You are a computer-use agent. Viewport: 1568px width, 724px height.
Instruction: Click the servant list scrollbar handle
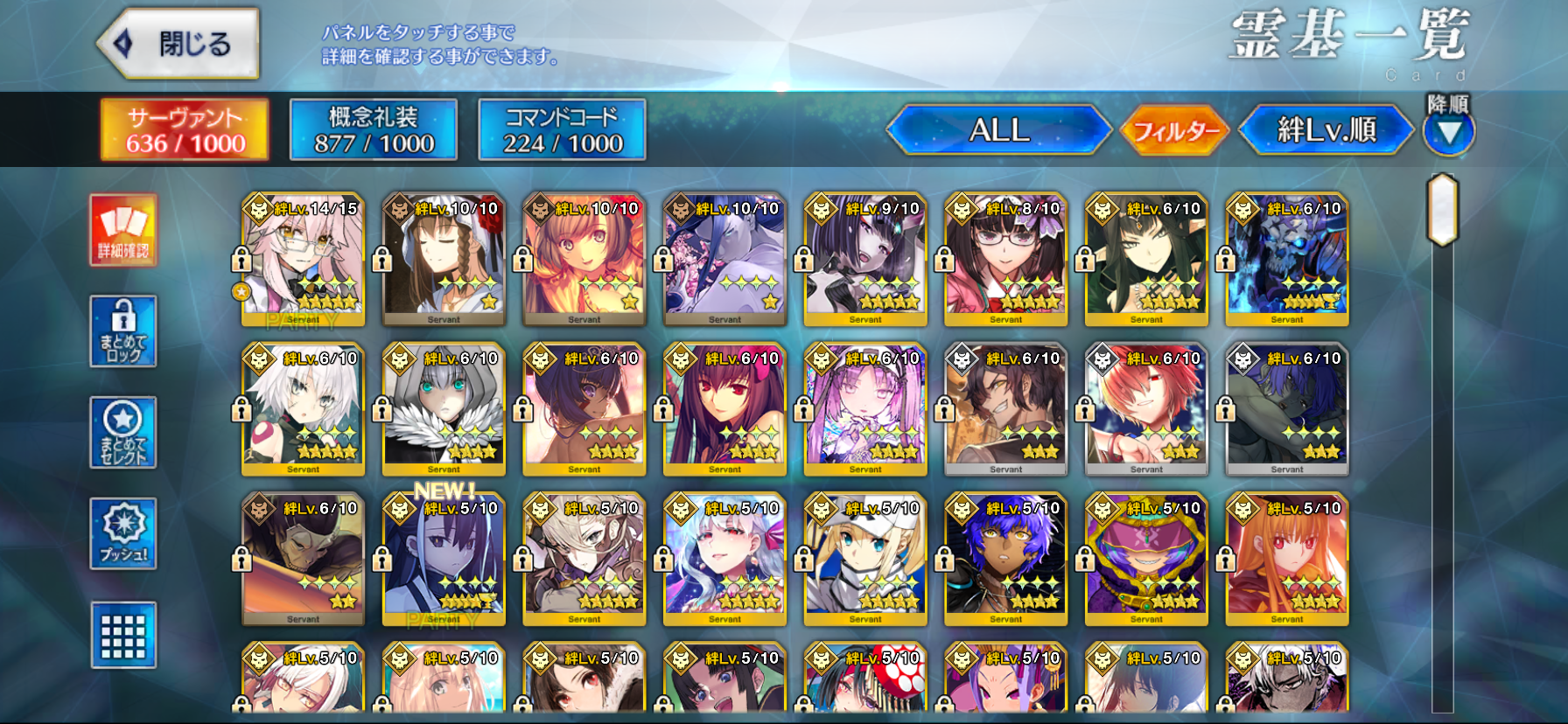(x=1442, y=210)
